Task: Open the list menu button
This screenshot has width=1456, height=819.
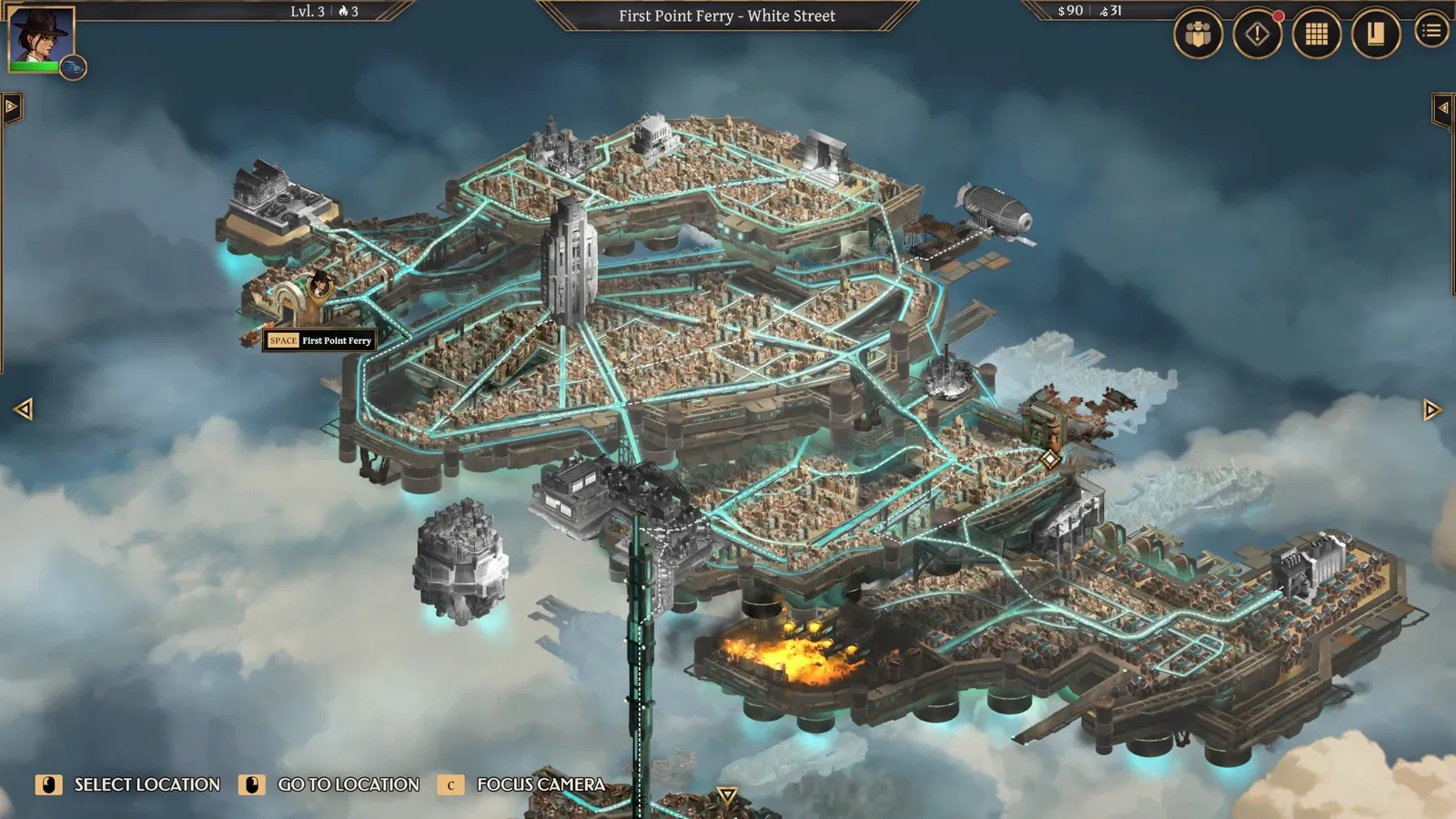Action: click(x=1431, y=31)
